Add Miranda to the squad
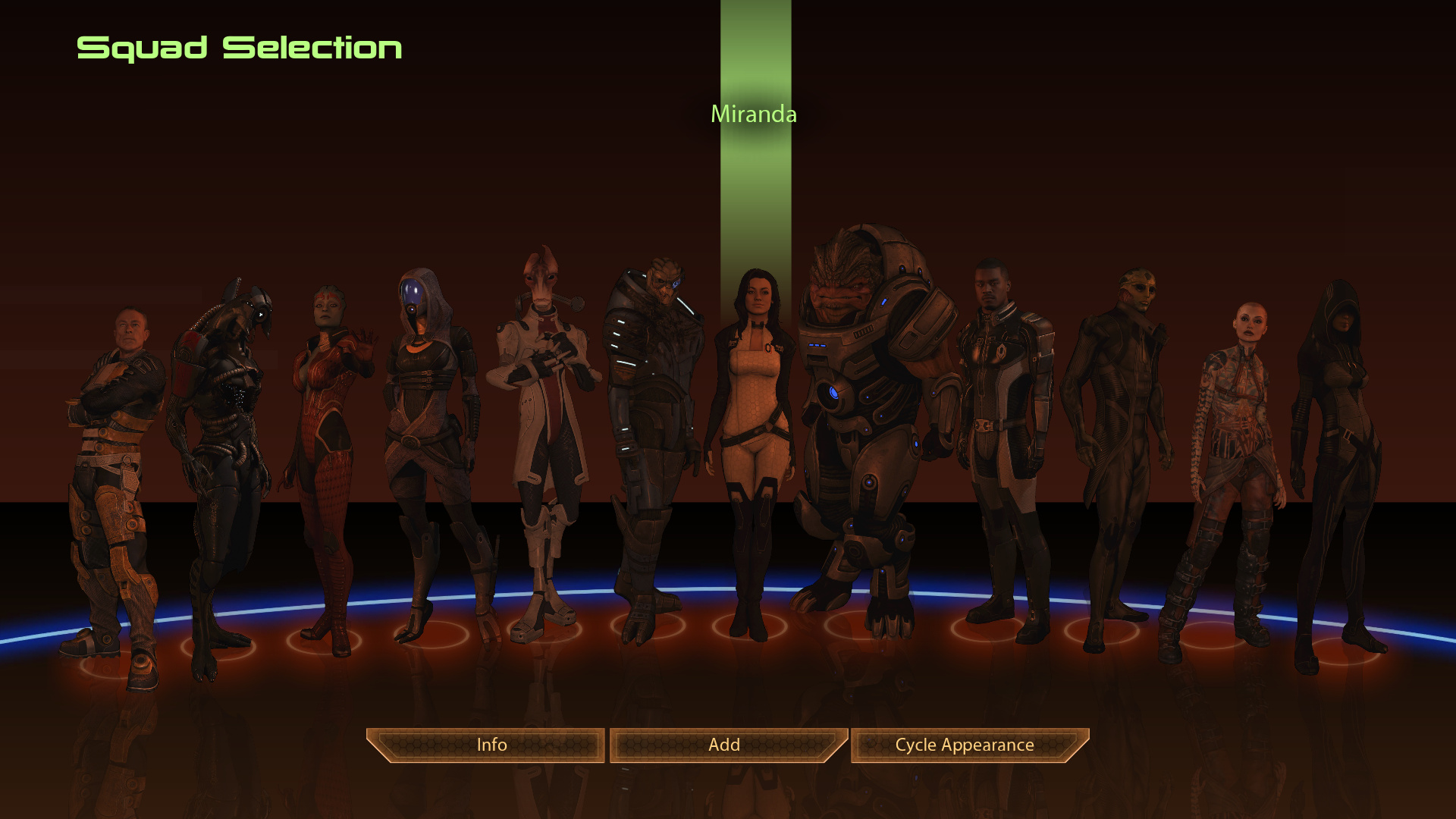 pyautogui.click(x=724, y=745)
